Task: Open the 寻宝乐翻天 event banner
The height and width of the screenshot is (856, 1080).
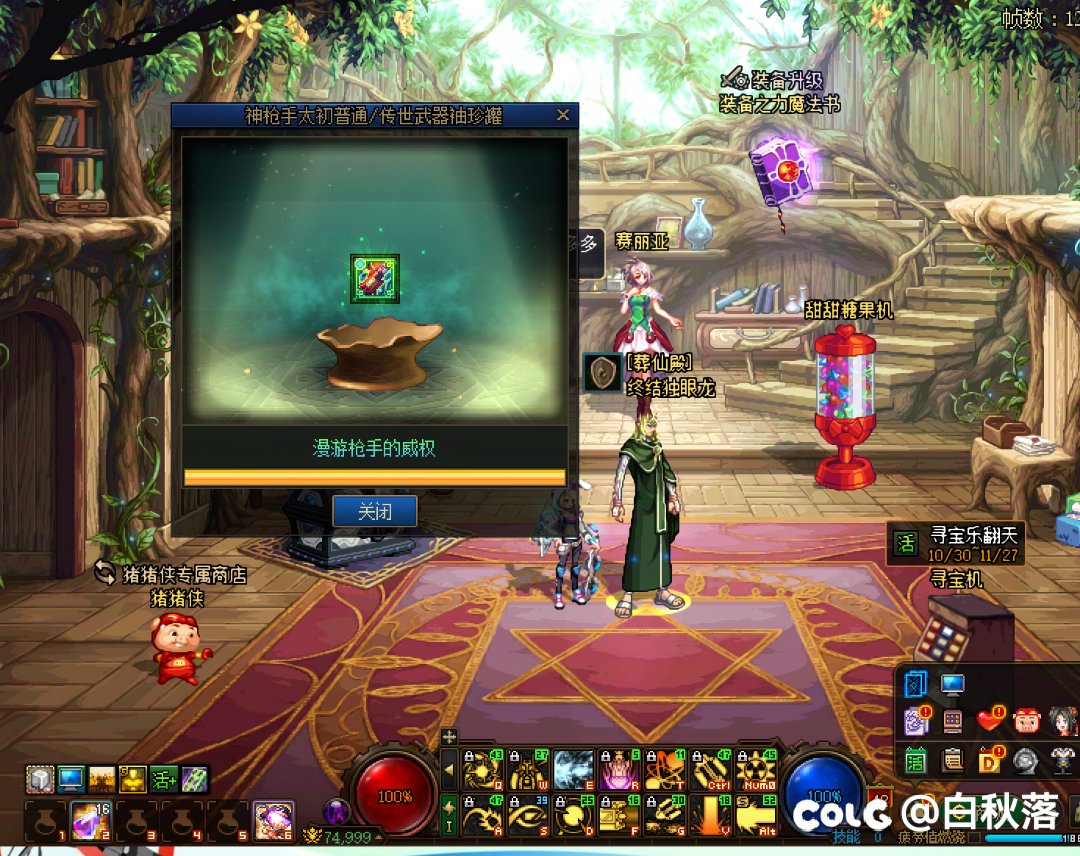Action: tap(958, 543)
